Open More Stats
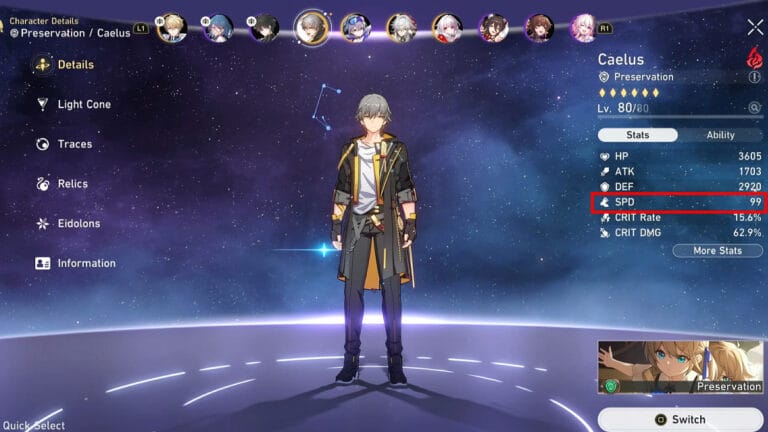 (x=717, y=251)
